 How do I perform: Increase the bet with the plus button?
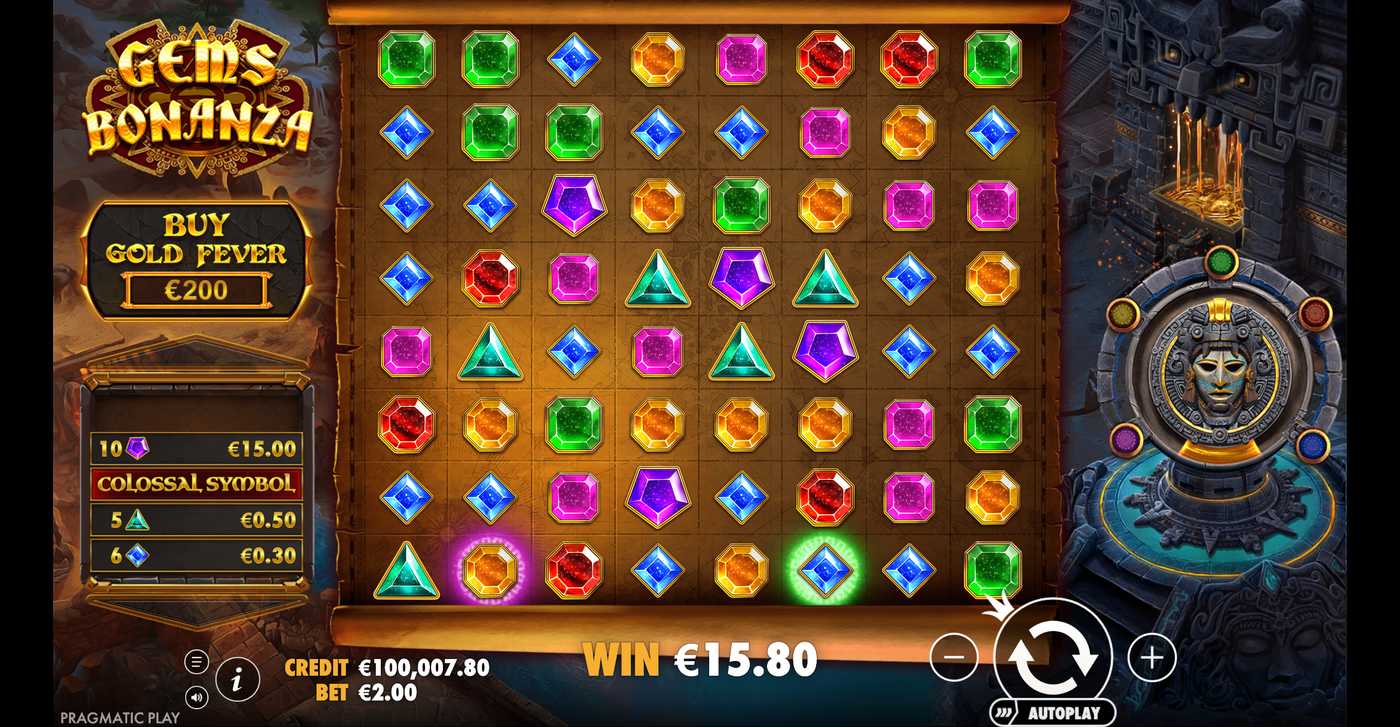coord(1152,658)
